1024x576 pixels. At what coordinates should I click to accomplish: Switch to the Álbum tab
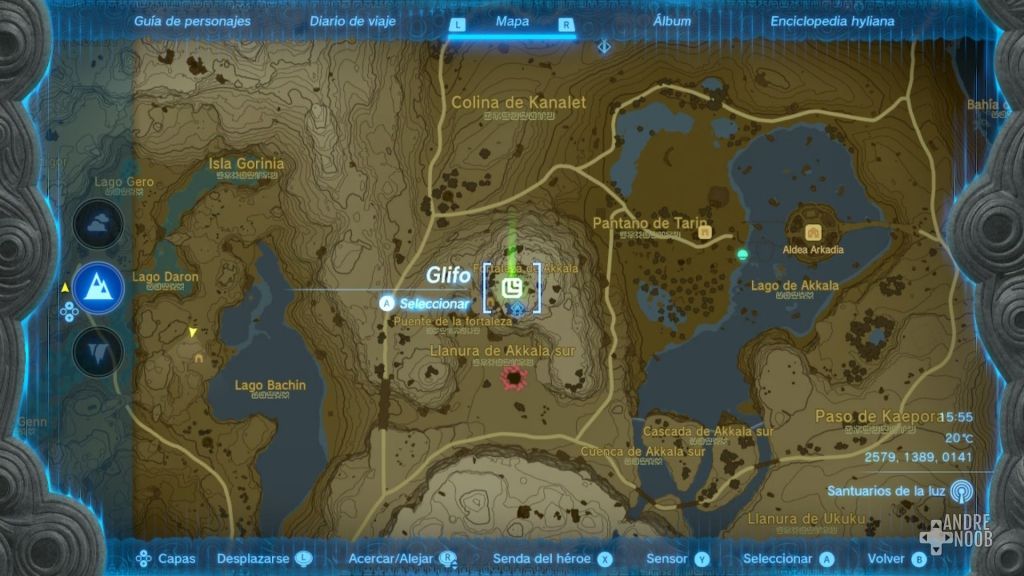point(672,21)
